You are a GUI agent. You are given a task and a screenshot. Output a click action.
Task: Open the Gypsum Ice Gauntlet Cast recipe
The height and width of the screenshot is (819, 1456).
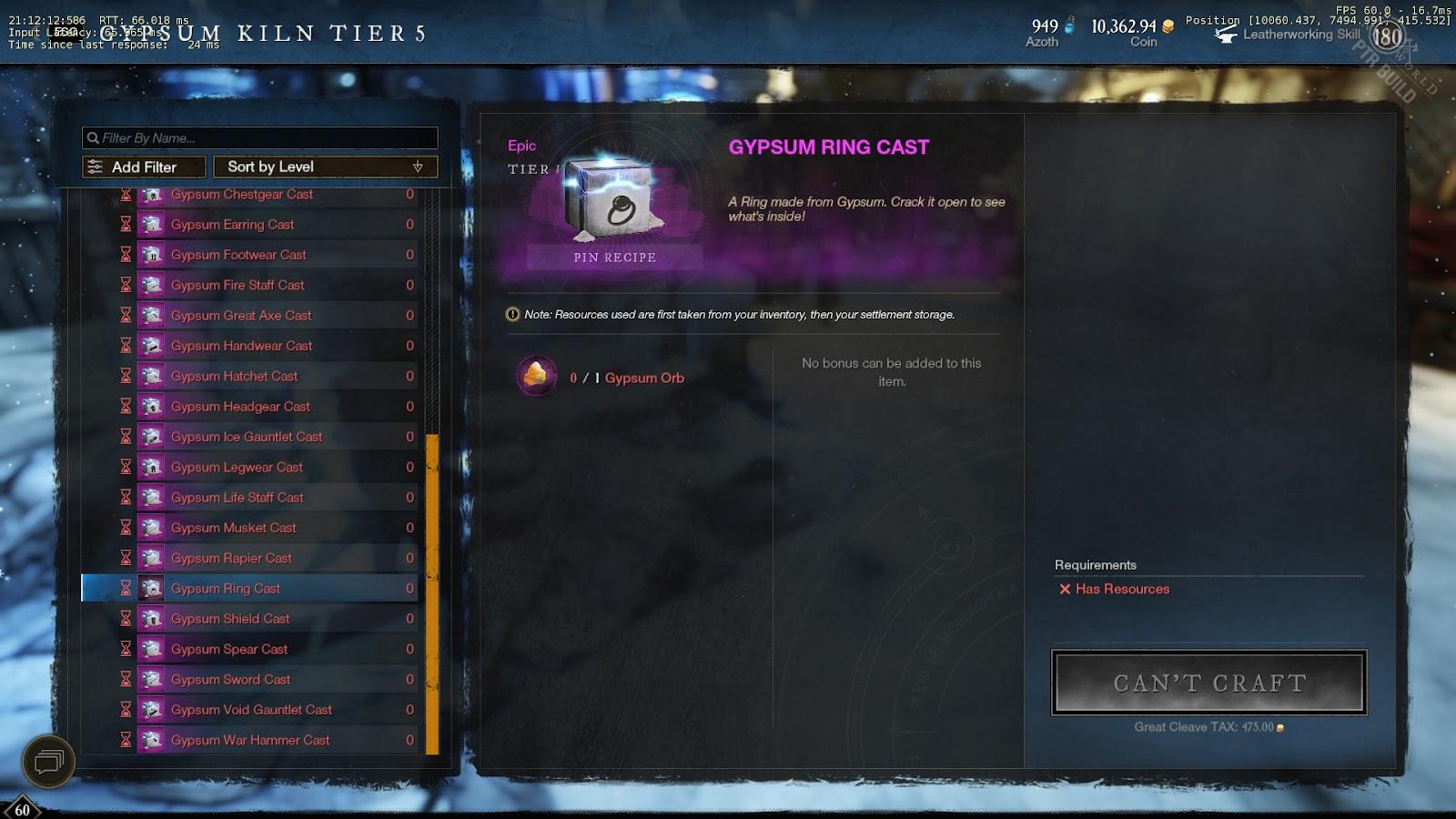(247, 437)
